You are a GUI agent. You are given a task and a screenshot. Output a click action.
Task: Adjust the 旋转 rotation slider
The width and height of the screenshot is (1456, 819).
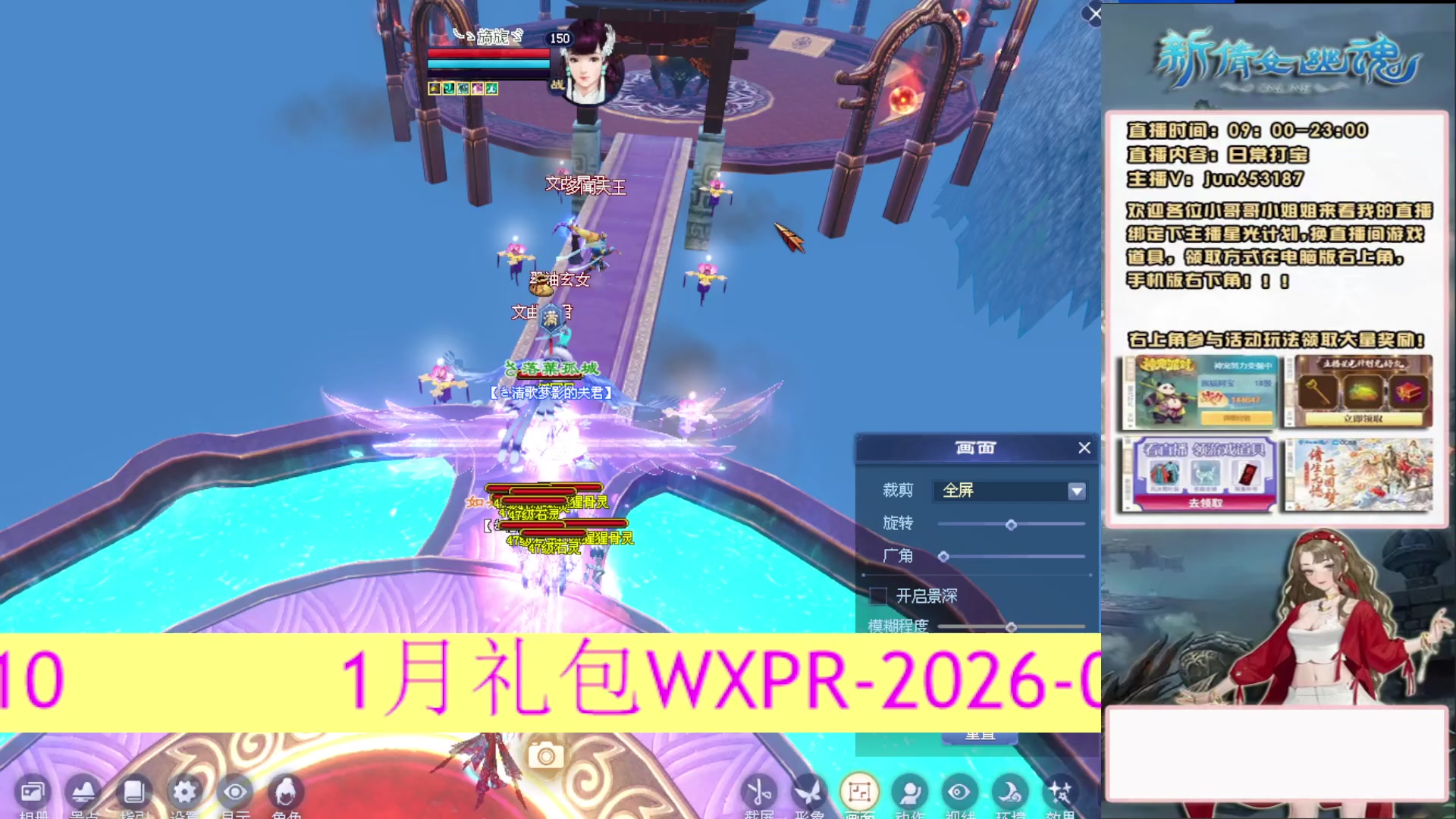[1010, 523]
